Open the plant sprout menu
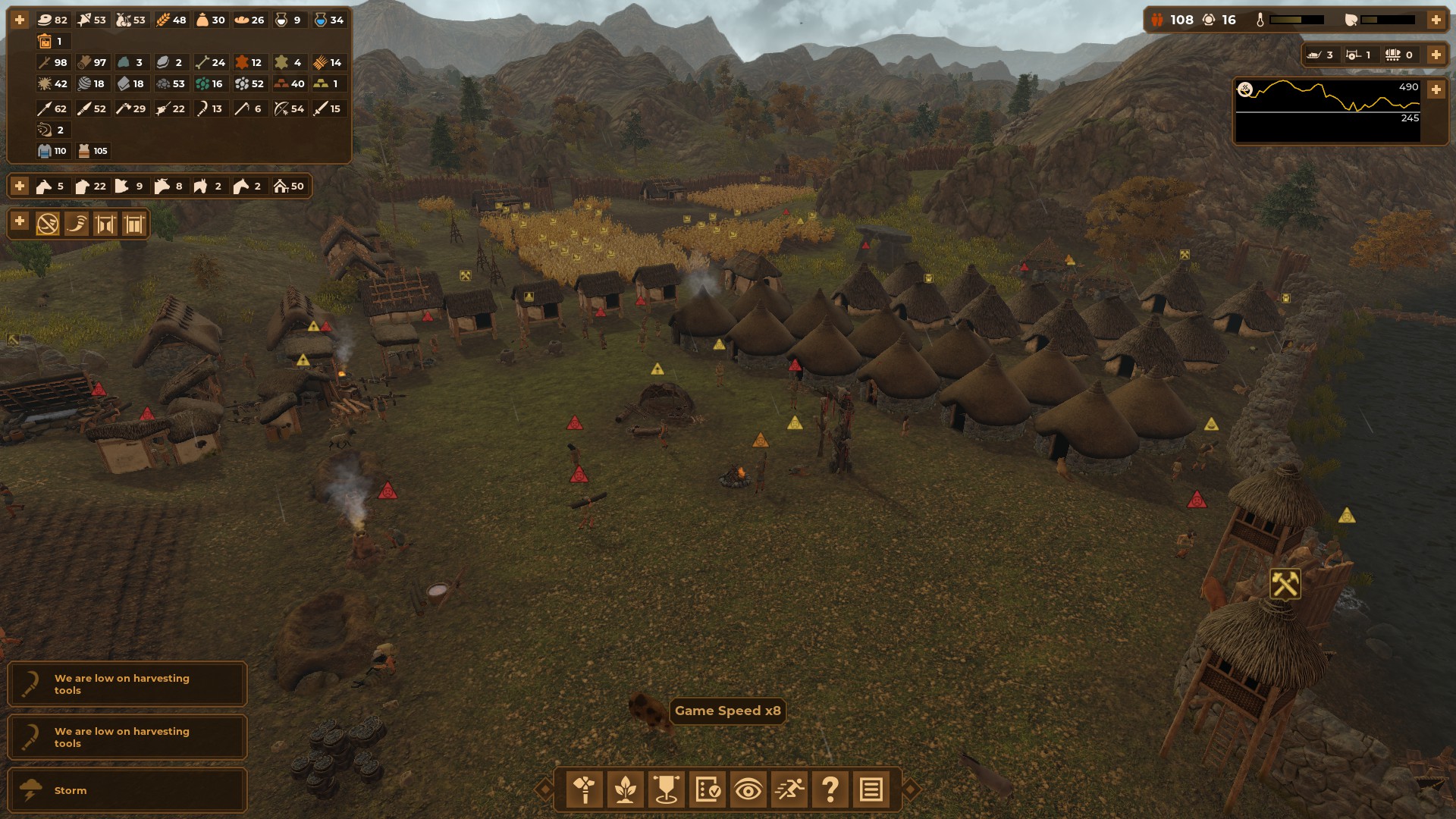The height and width of the screenshot is (819, 1456). point(626,789)
